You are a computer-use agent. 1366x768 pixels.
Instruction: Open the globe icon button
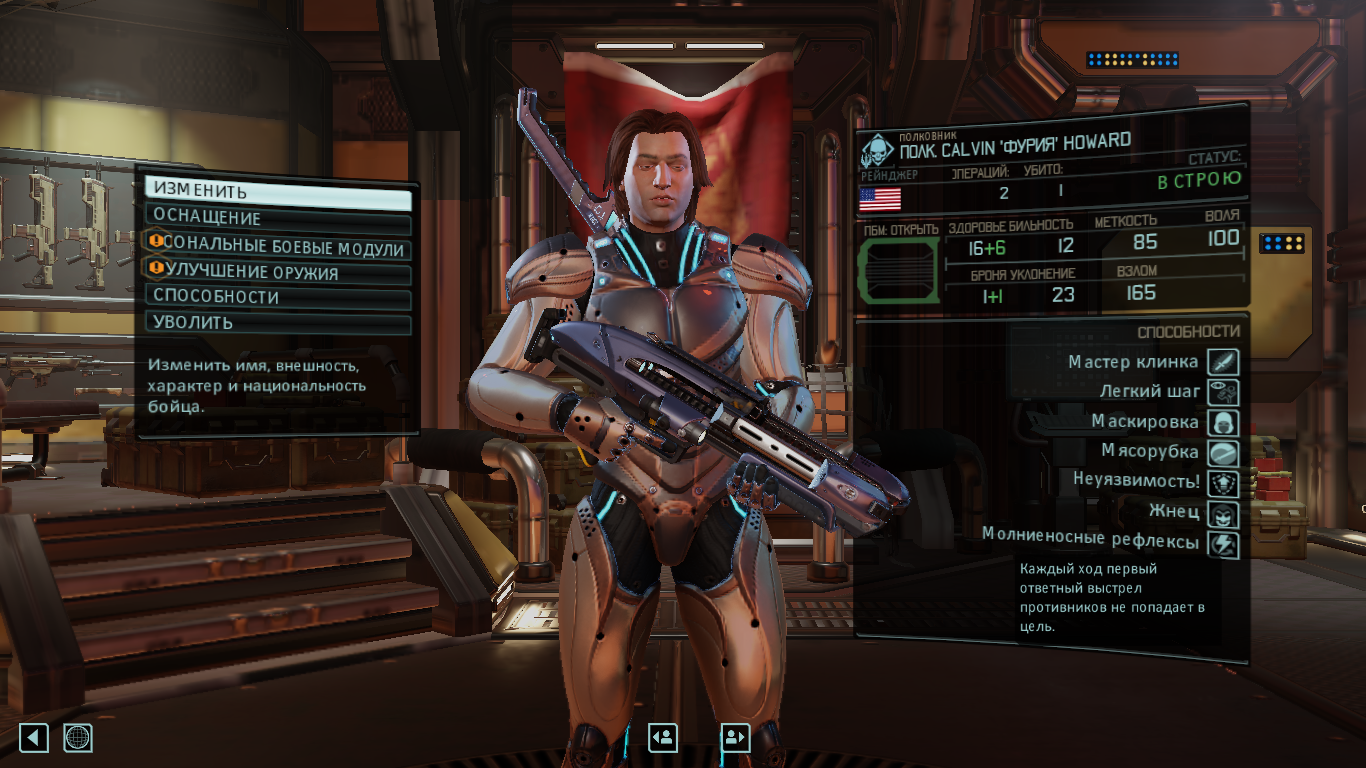tap(78, 738)
